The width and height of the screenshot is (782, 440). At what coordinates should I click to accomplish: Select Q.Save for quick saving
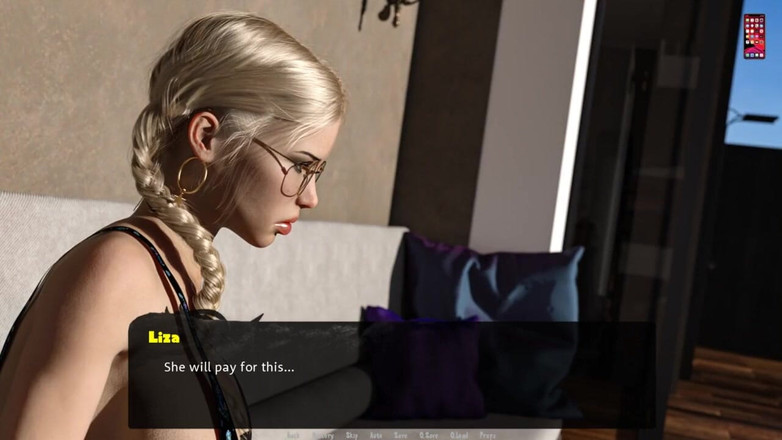(428, 435)
